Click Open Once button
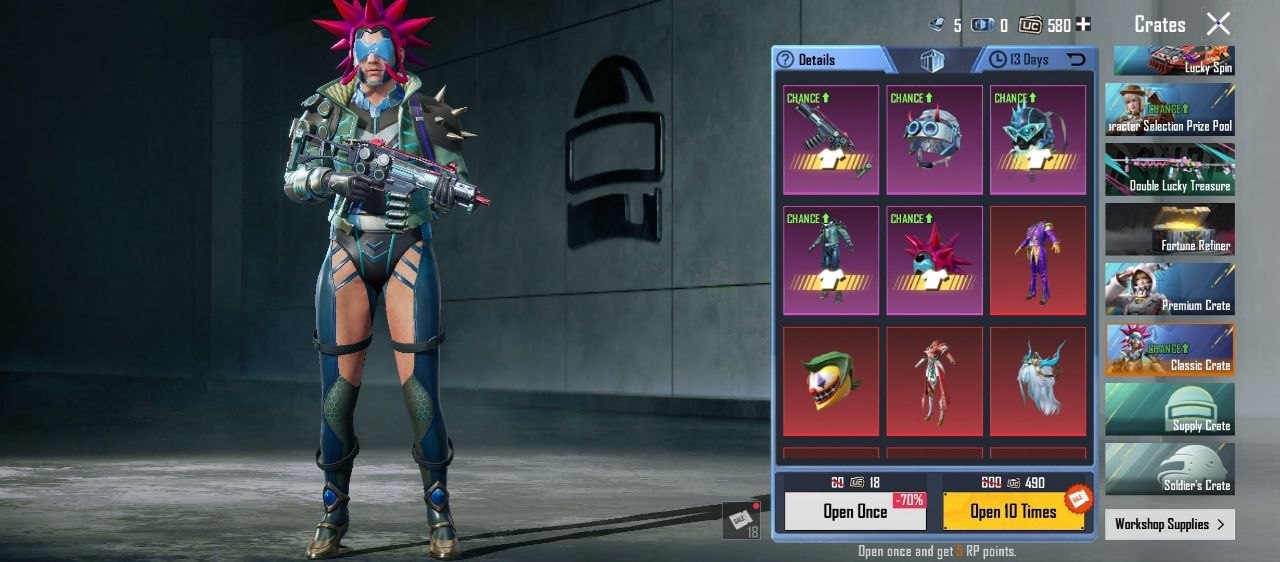The height and width of the screenshot is (562, 1280). (855, 511)
